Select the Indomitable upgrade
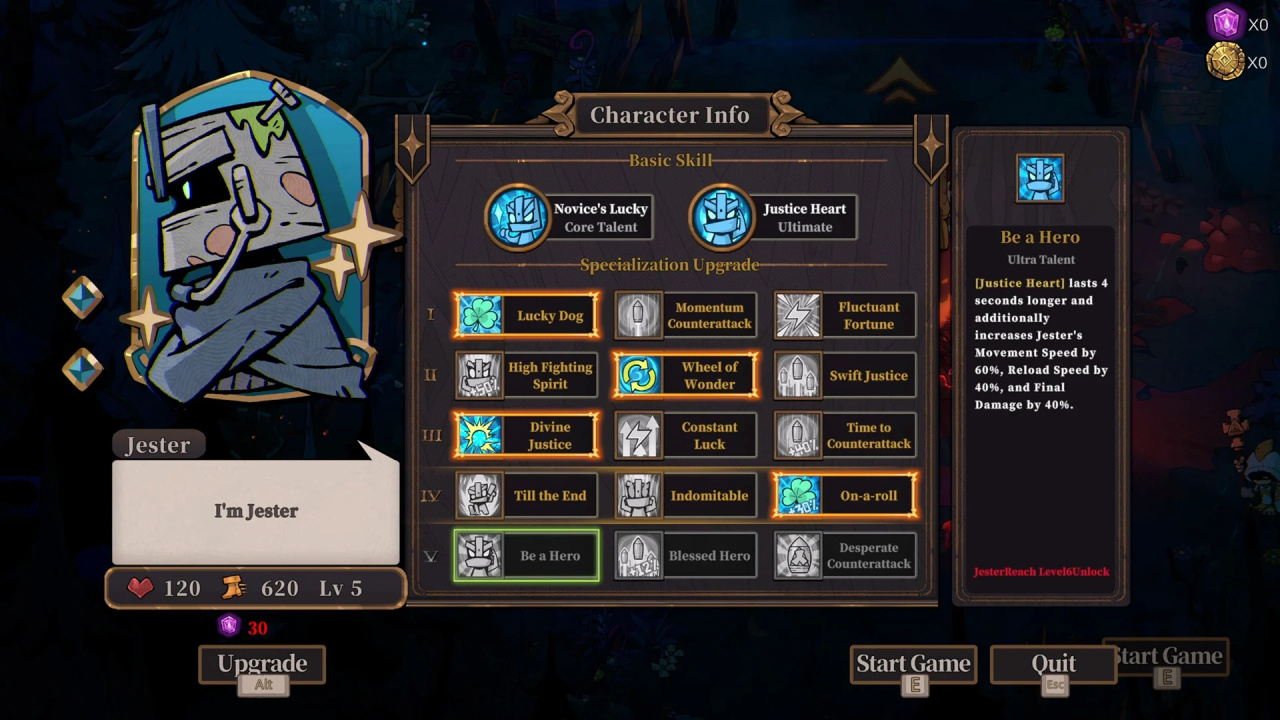The height and width of the screenshot is (720, 1280). coord(686,496)
